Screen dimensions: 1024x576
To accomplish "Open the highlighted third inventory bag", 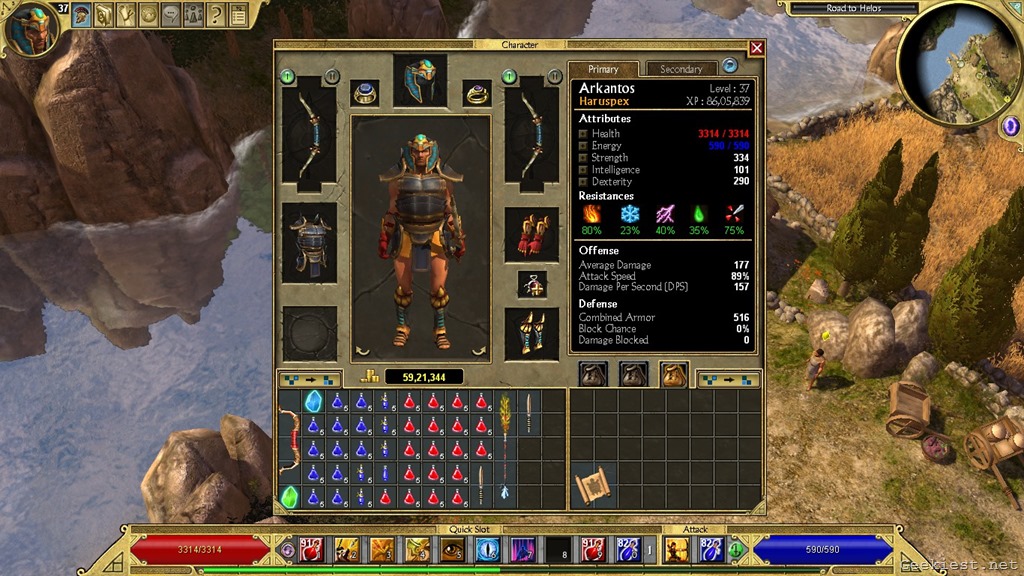I will [673, 374].
